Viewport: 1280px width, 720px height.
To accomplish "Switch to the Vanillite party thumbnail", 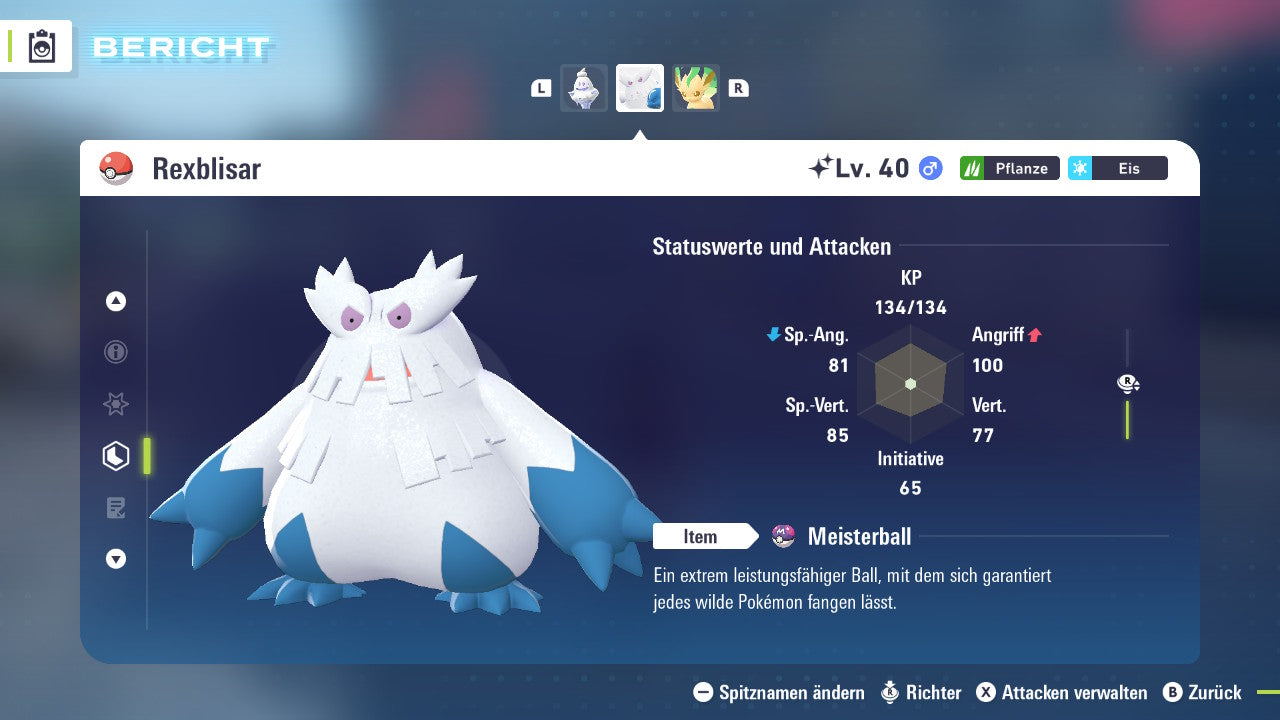I will [x=583, y=88].
